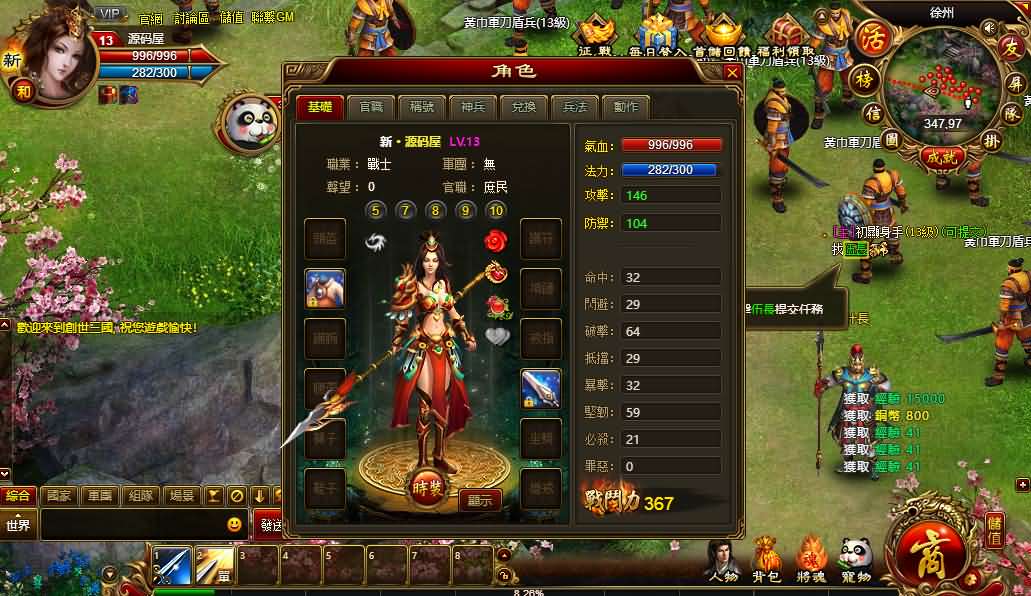Image resolution: width=1031 pixels, height=596 pixels.
Task: Switch chat to the 國家 channel tab
Action: click(59, 495)
